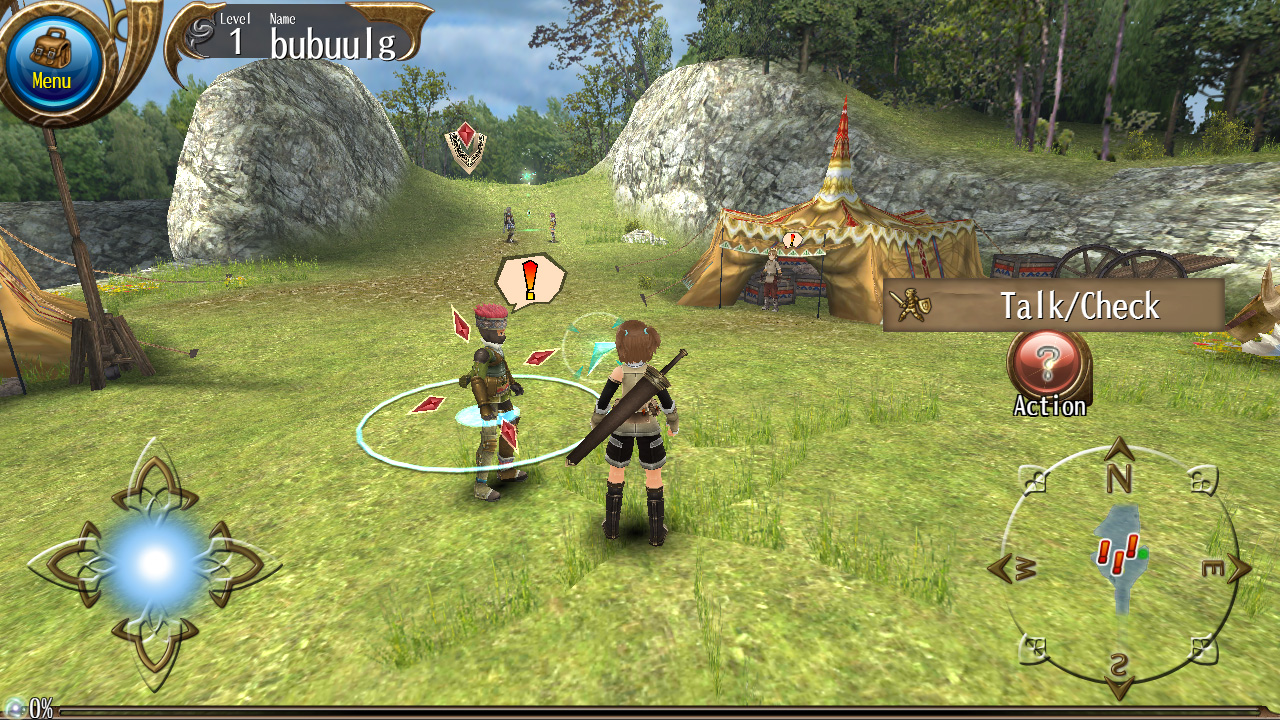Tap the crossed-swords icon beside Talk/Check

(912, 306)
